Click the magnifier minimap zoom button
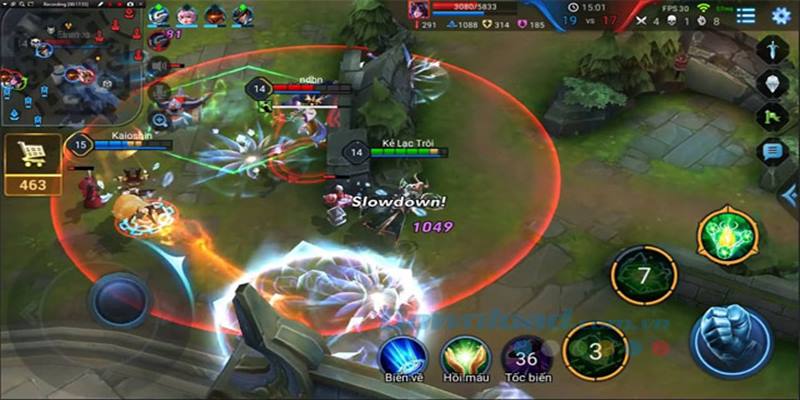 pyautogui.click(x=159, y=120)
